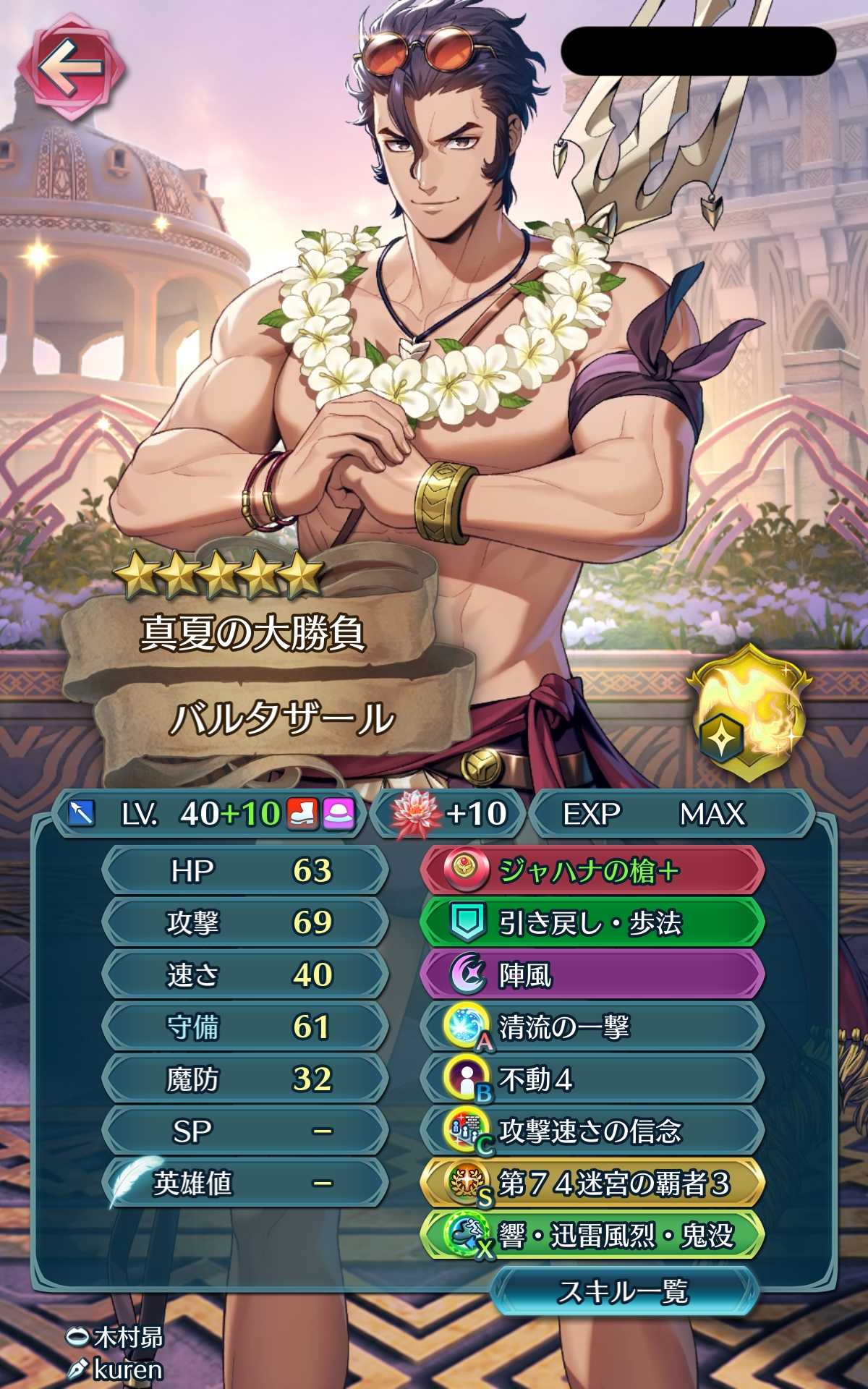The image size is (868, 1389).
Task: Inspect the 魔防 resistance stat row
Action: click(244, 1079)
